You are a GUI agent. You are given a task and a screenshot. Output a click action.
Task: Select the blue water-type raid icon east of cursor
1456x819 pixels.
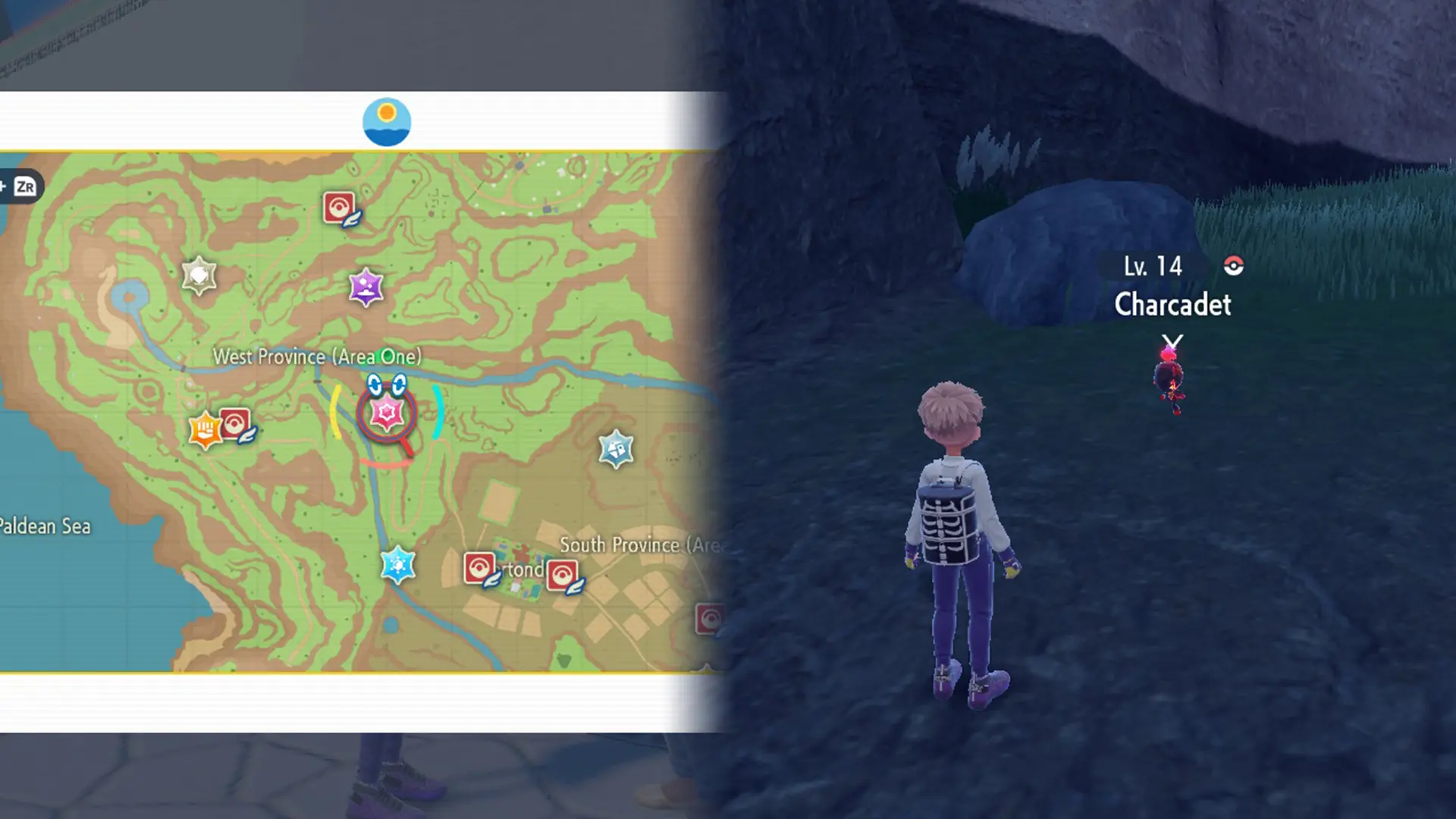click(x=616, y=449)
